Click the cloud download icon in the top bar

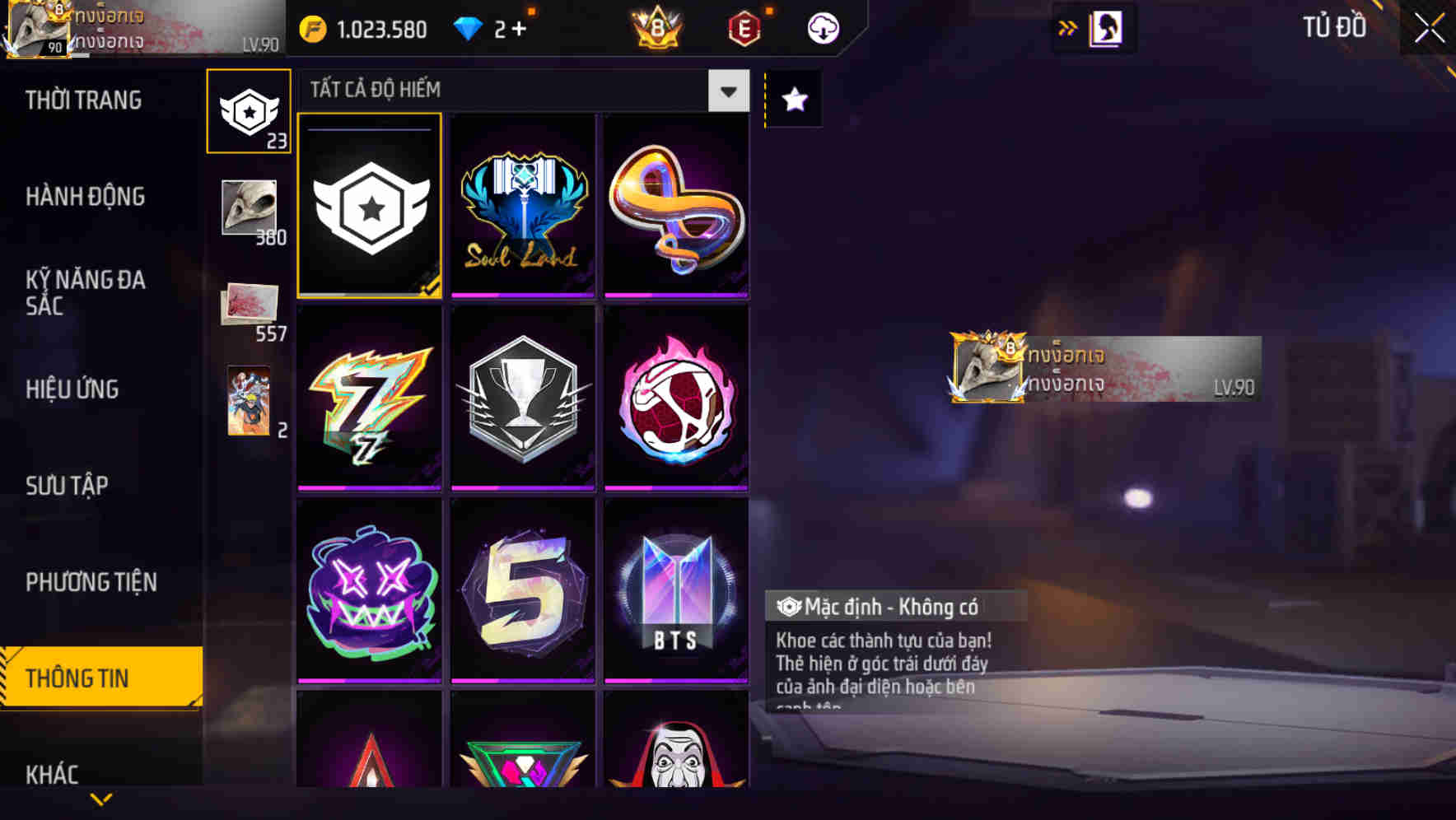coord(821,27)
